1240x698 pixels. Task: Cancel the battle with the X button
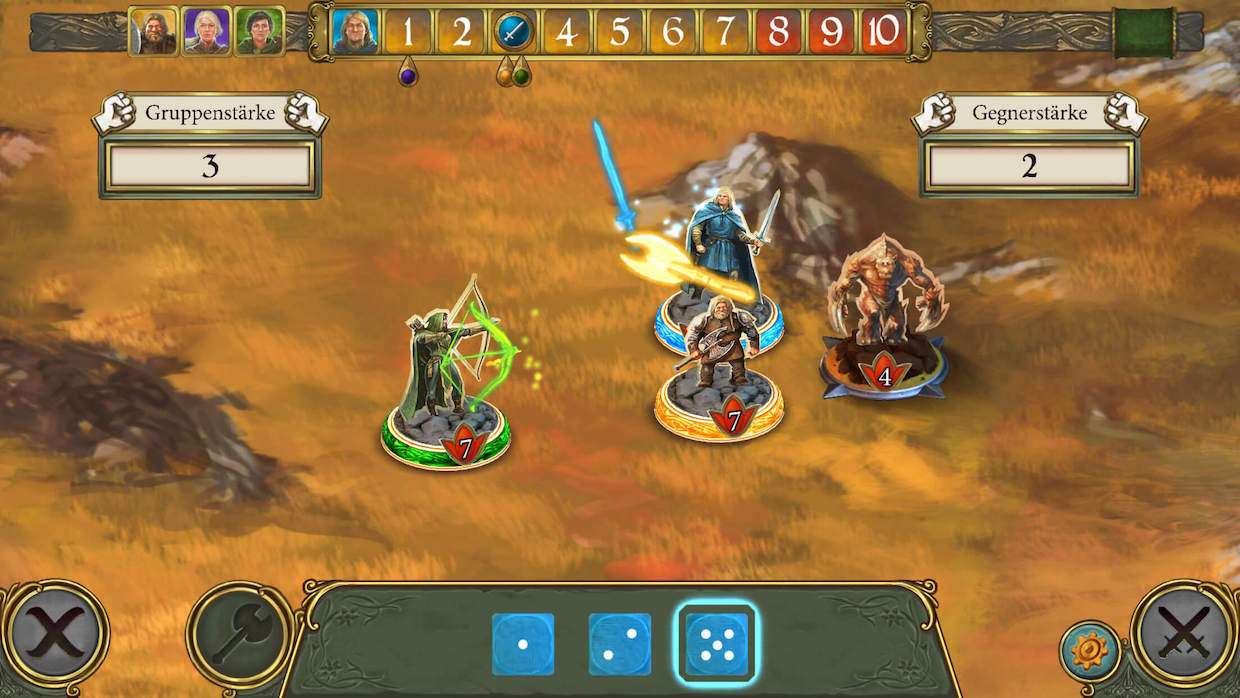(55, 634)
